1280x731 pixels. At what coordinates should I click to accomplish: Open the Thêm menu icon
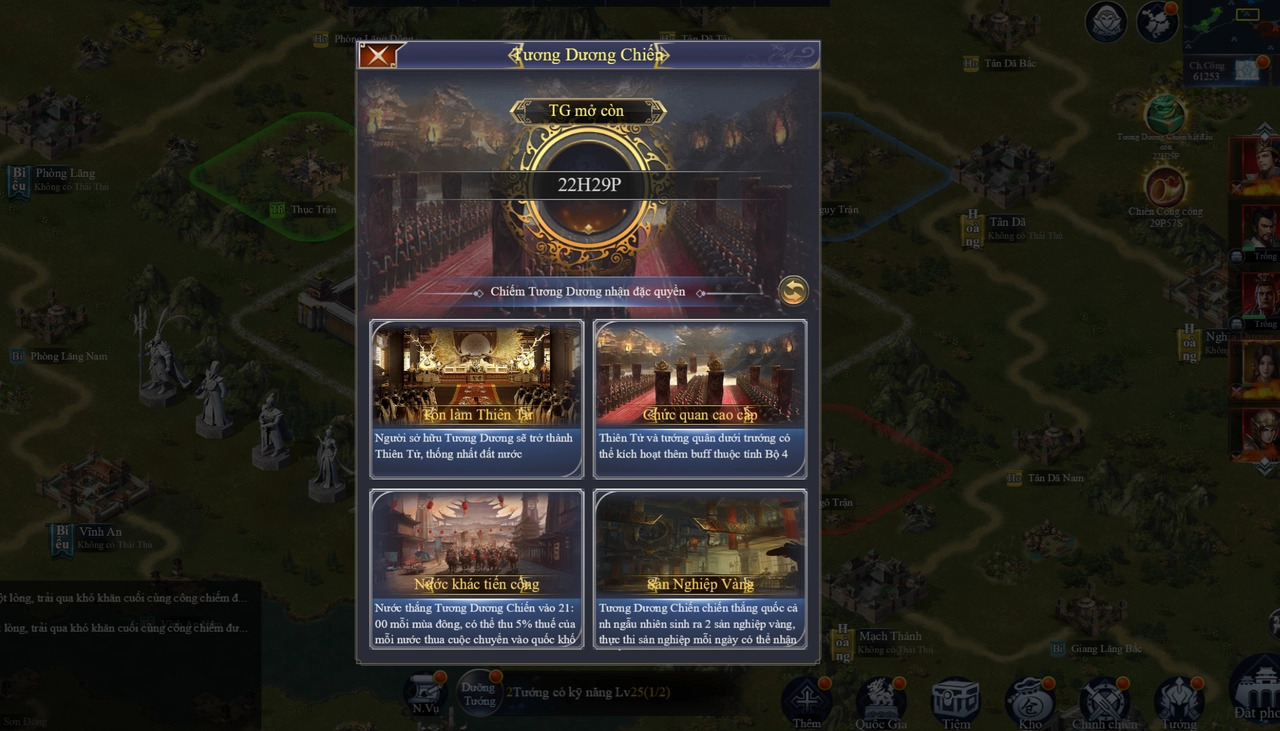point(807,700)
